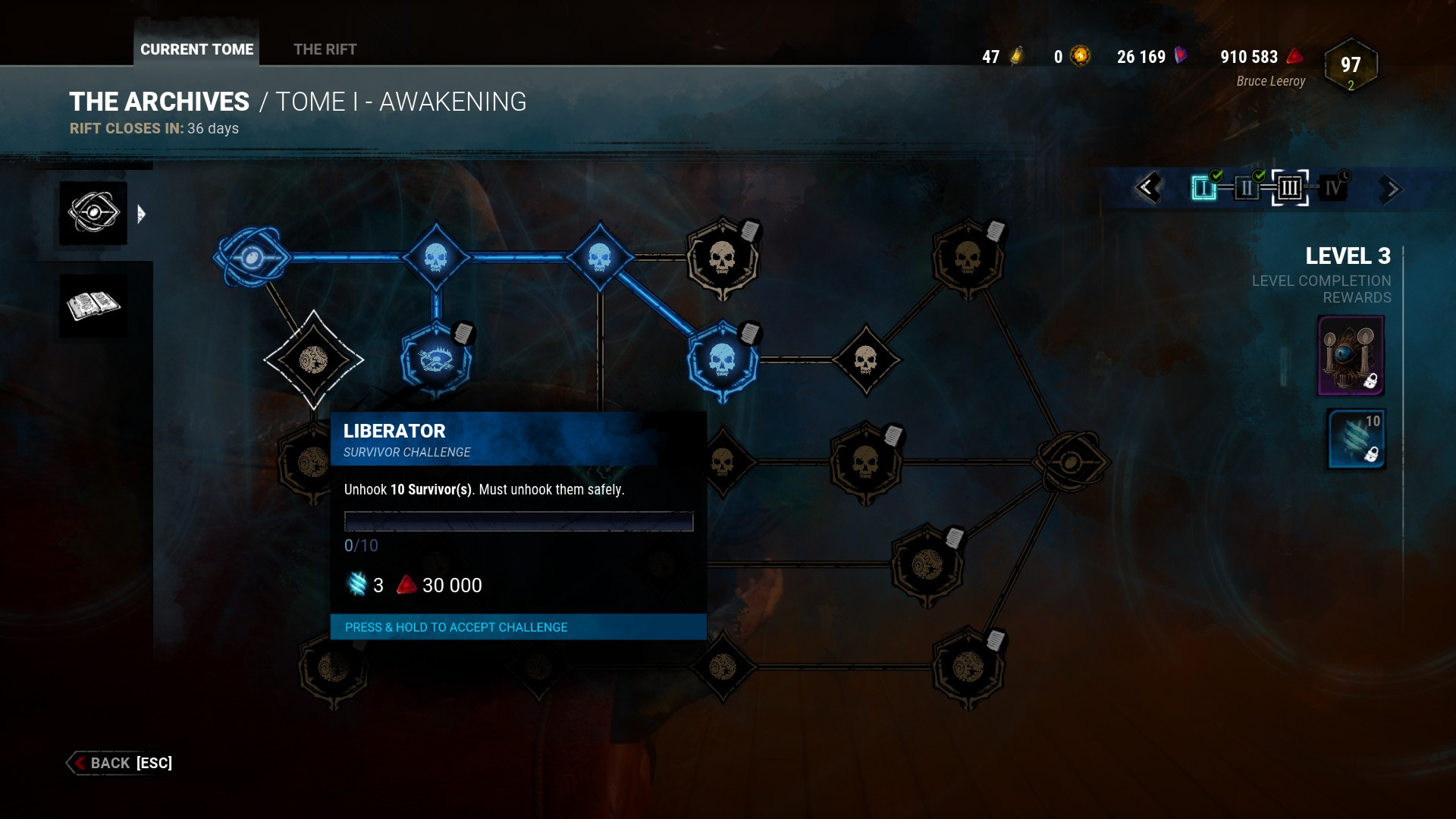Screen dimensions: 1456x819
Task: Select the white-outlined diamond challenge node
Action: [x=313, y=360]
